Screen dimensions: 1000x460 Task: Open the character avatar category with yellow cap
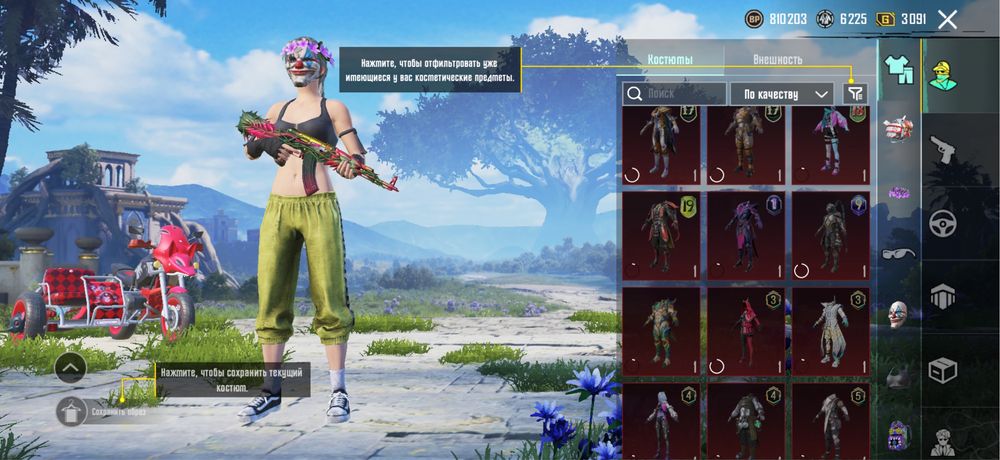(942, 74)
